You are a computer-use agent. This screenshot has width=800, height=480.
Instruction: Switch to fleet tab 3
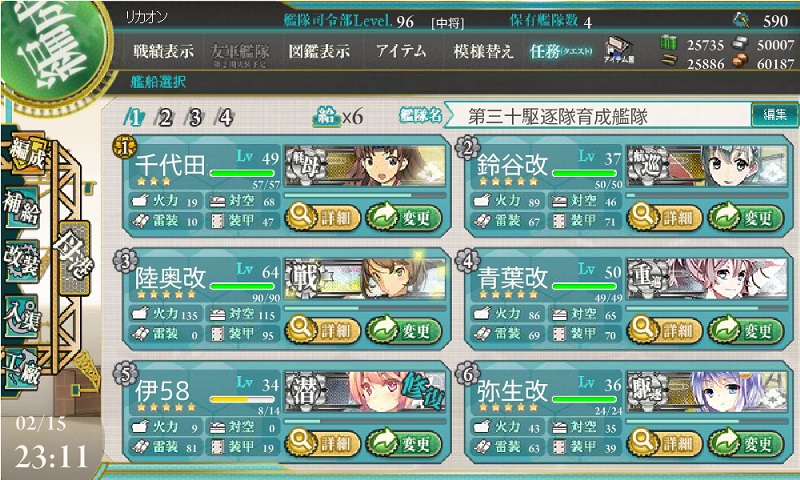point(195,117)
